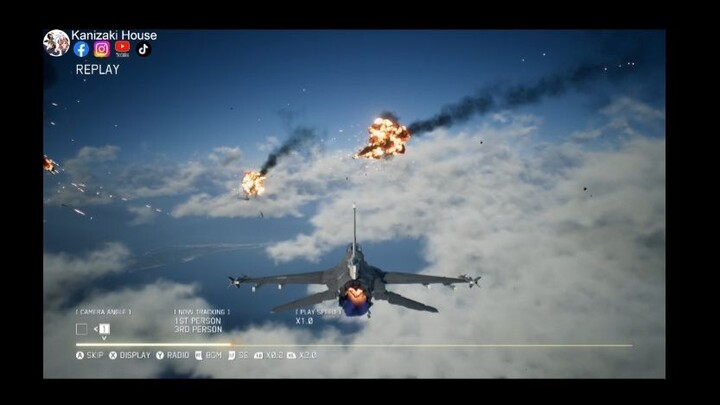Open the TikTok icon in overlay
This screenshot has height=405, width=720.
click(x=143, y=48)
